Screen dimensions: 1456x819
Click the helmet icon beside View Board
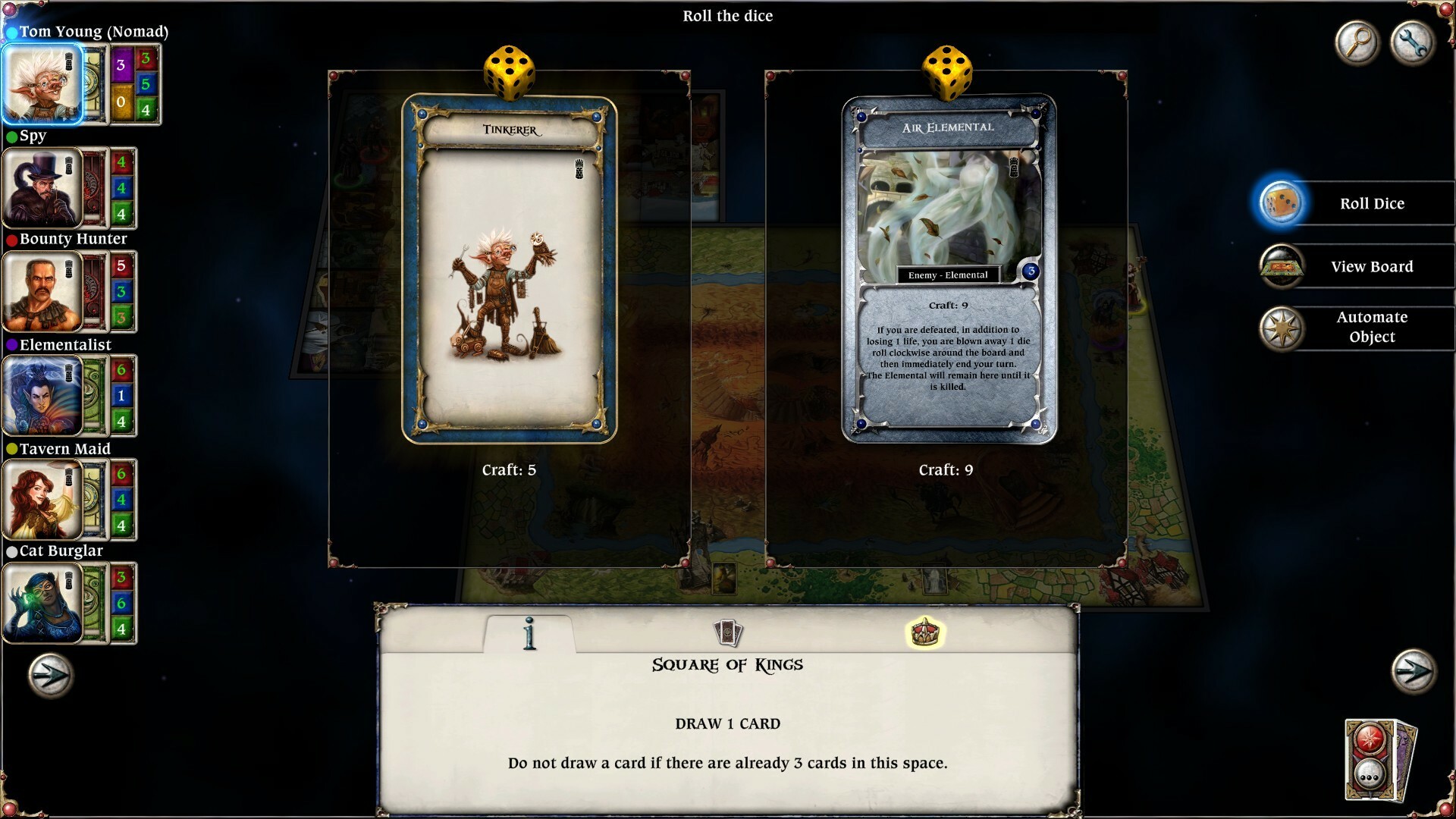1282,266
